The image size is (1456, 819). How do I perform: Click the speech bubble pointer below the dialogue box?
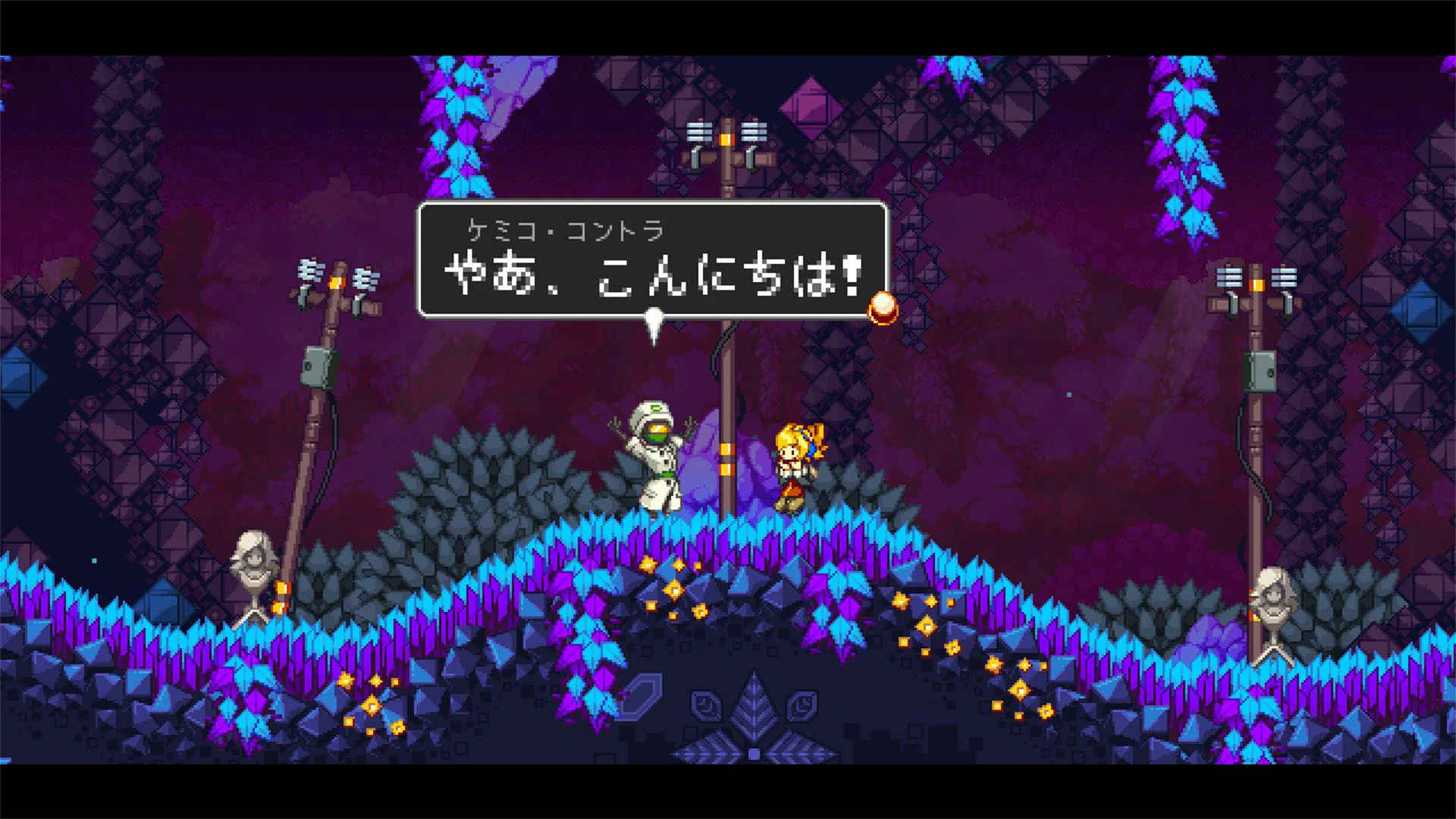pyautogui.click(x=654, y=322)
